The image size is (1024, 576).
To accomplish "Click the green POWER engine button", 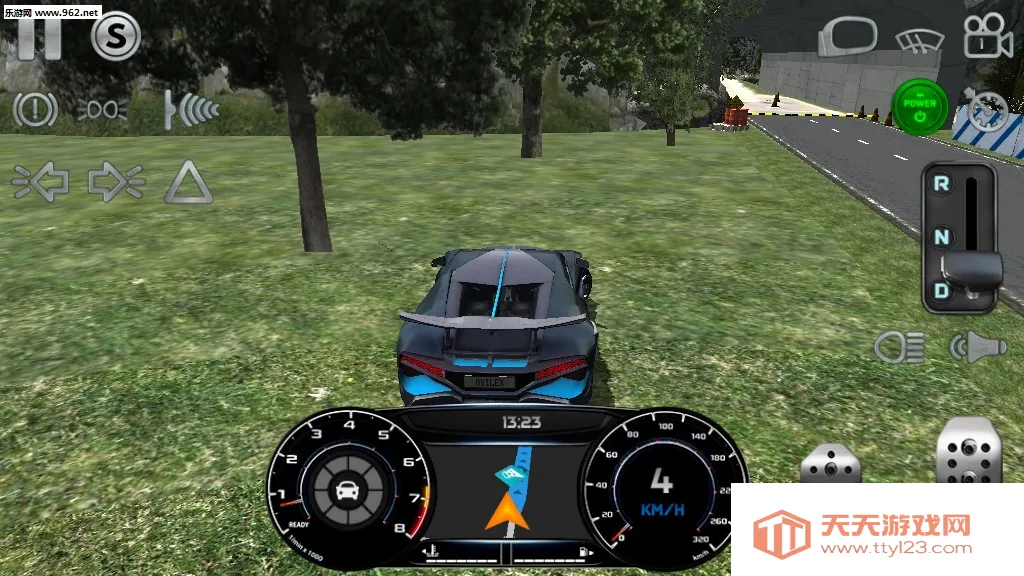I will click(920, 107).
